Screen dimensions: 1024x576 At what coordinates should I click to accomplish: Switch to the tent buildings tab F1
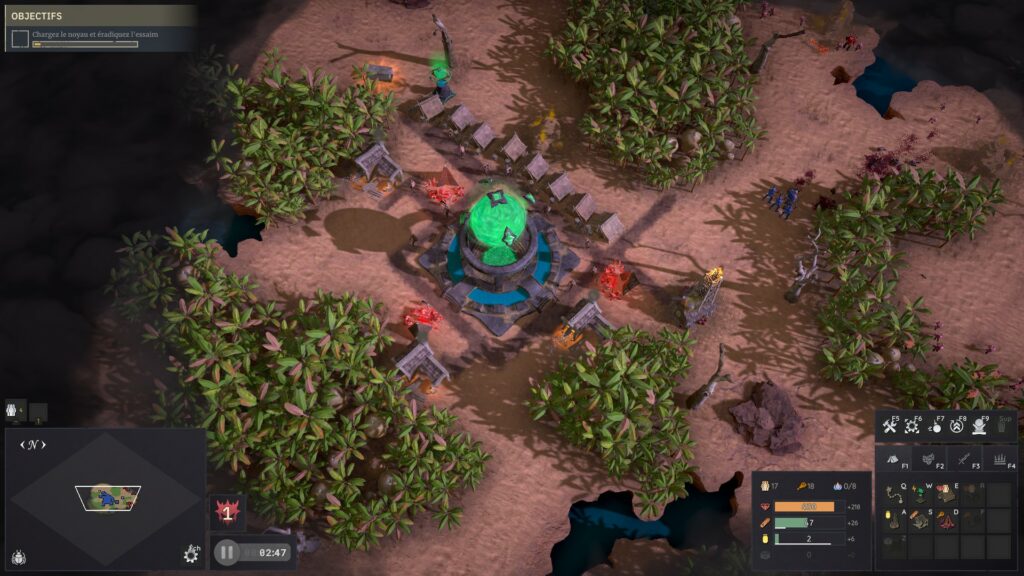click(x=893, y=459)
